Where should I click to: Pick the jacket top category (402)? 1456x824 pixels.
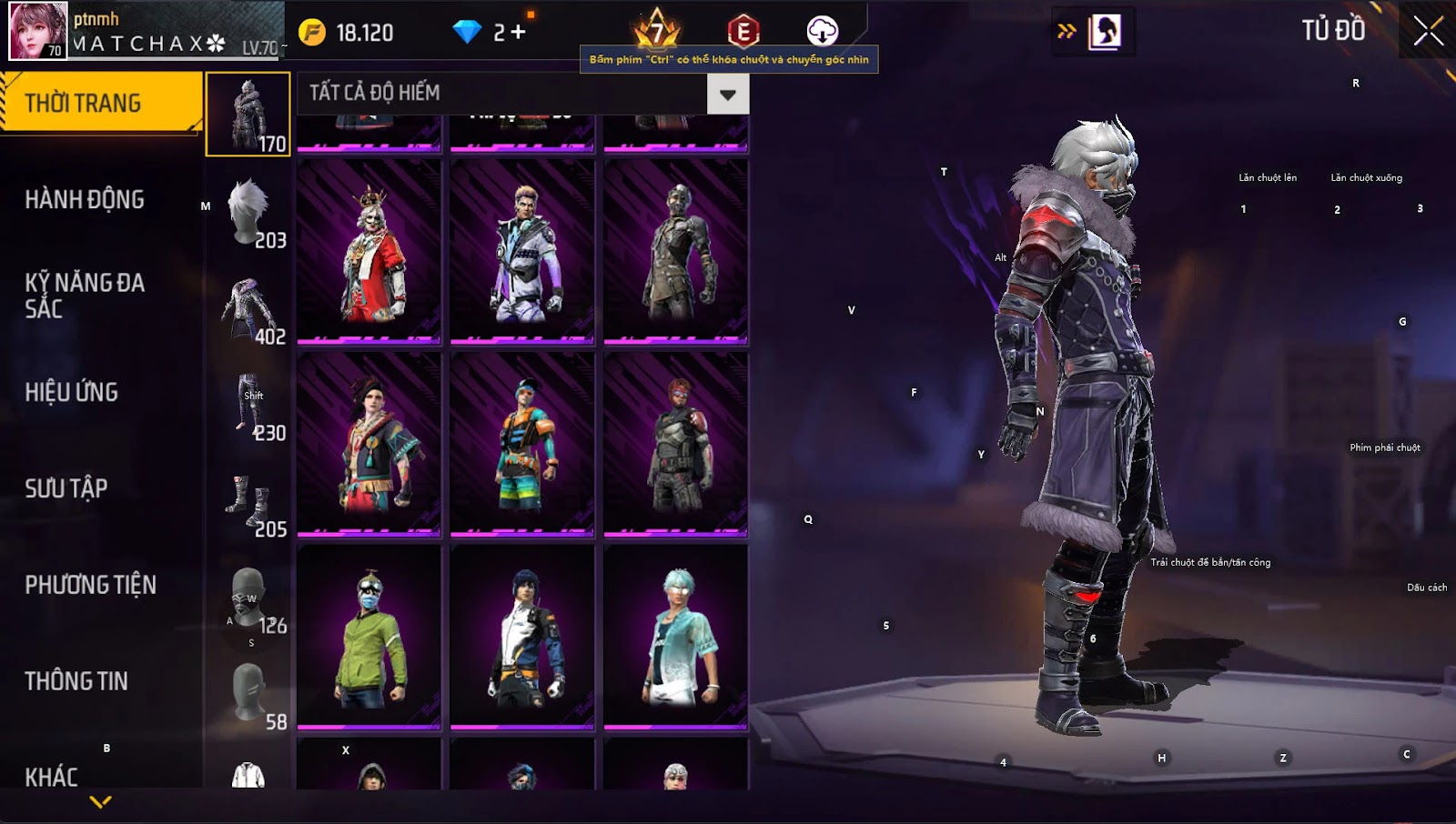point(248,309)
